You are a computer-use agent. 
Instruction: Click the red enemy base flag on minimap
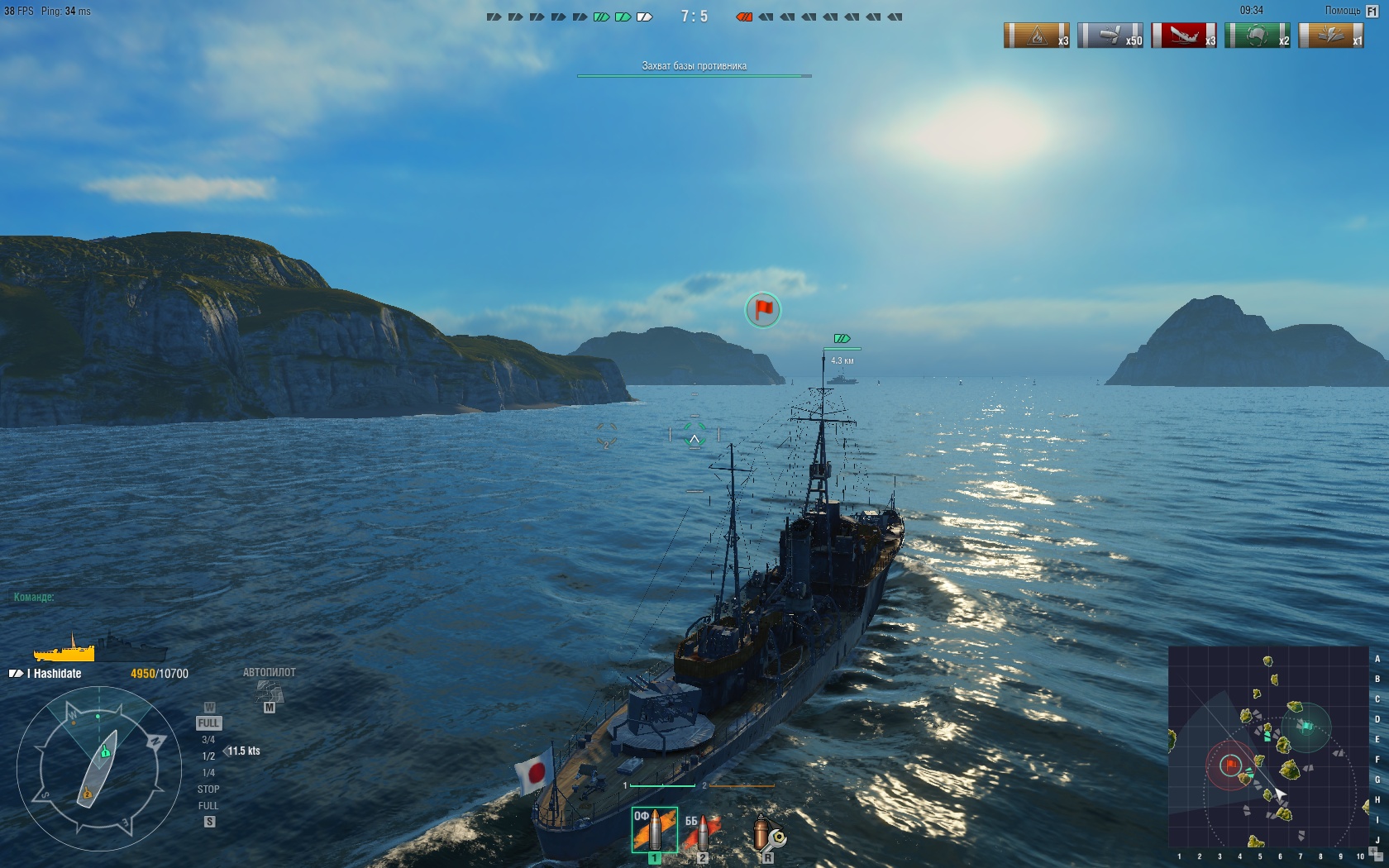click(1230, 765)
